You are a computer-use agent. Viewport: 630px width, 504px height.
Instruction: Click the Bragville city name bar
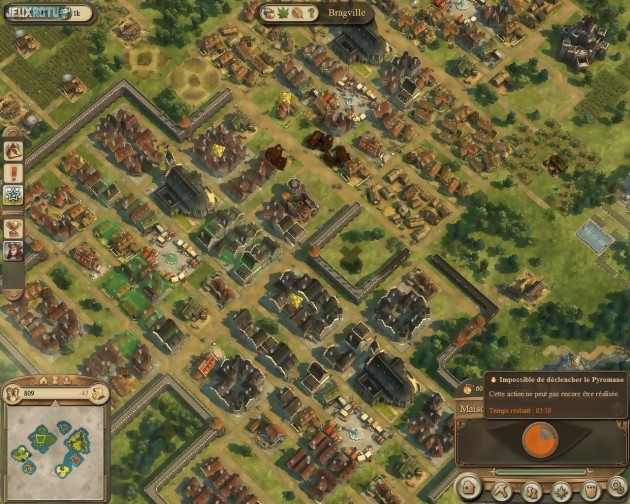coord(319,14)
